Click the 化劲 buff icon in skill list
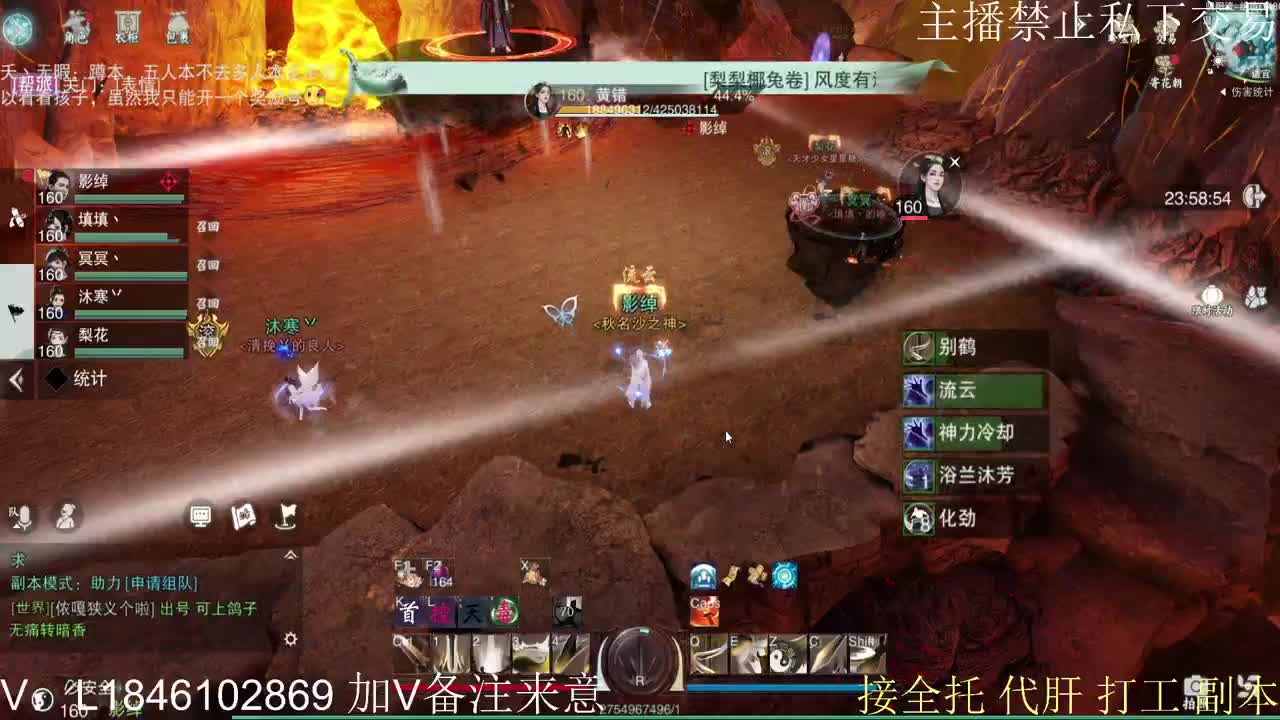 (x=918, y=519)
